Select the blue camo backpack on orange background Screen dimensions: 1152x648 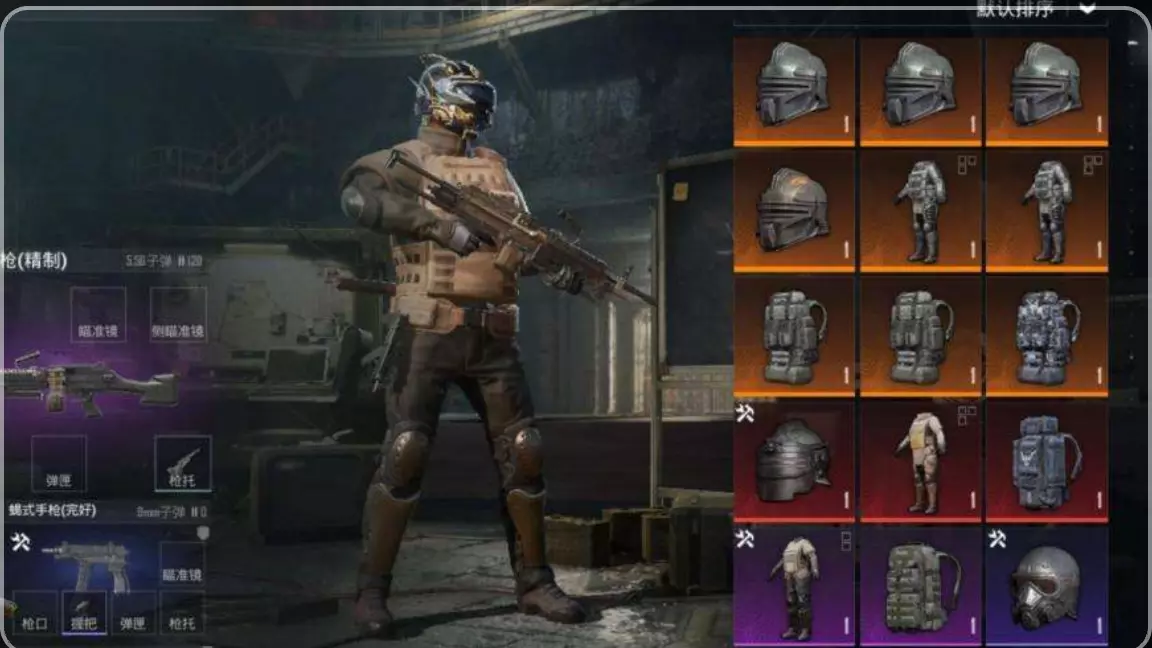pos(1046,337)
